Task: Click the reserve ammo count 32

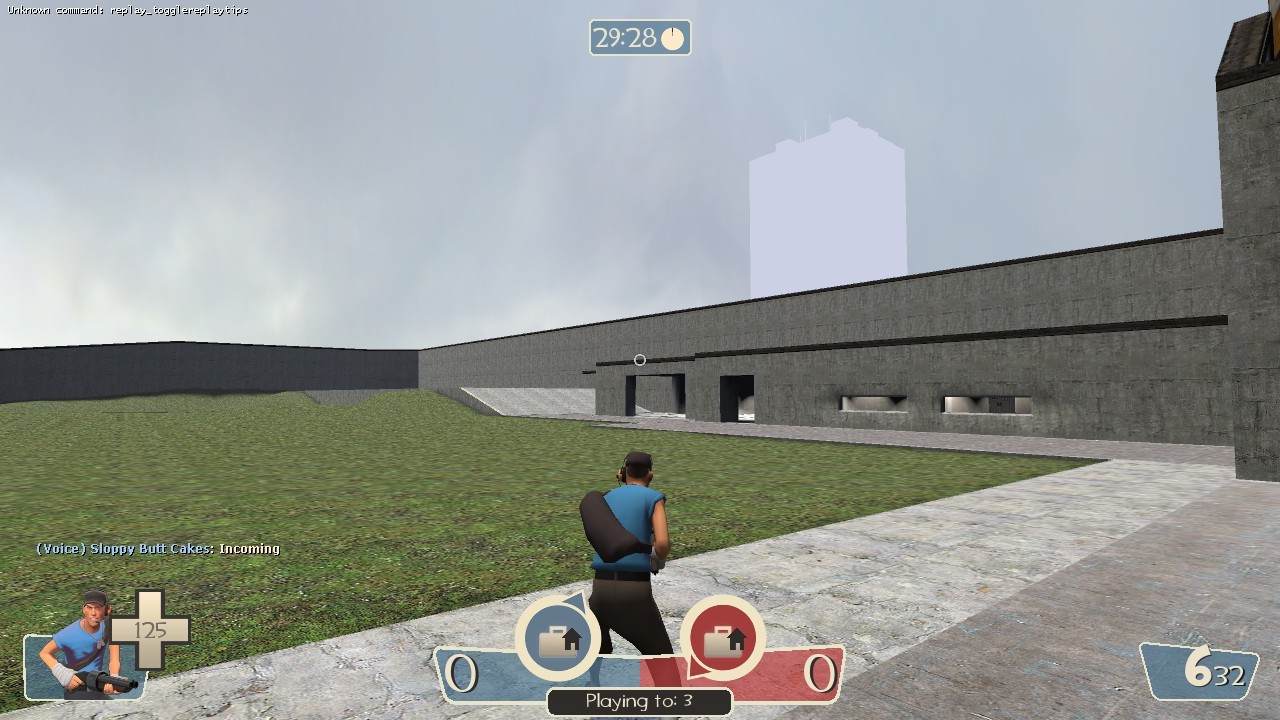Action: [1233, 675]
